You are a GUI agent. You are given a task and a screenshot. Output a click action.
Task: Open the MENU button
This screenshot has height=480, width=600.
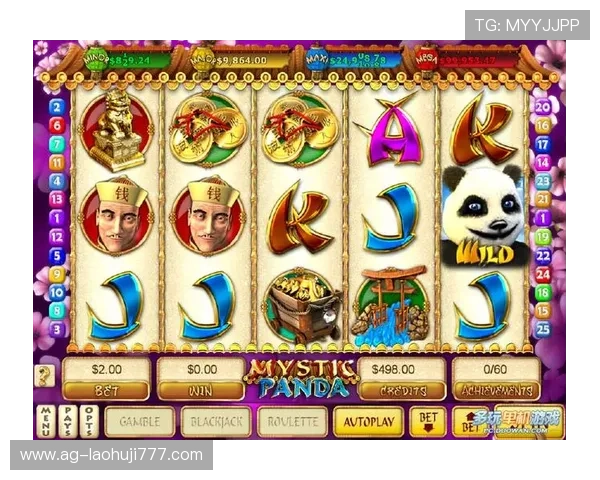[45, 421]
